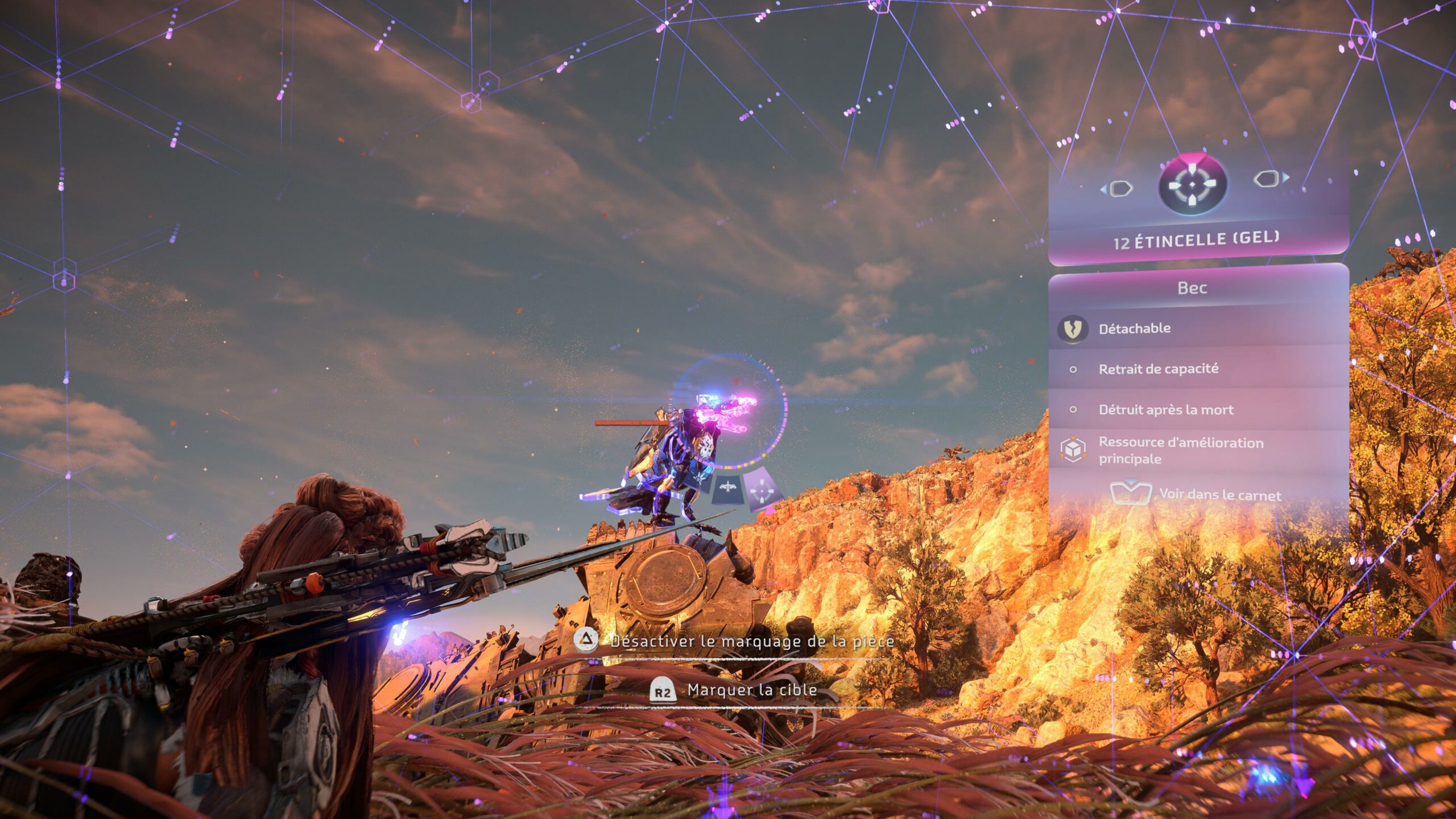Select the highlighted crosshair tab beside the machine

pyautogui.click(x=762, y=489)
